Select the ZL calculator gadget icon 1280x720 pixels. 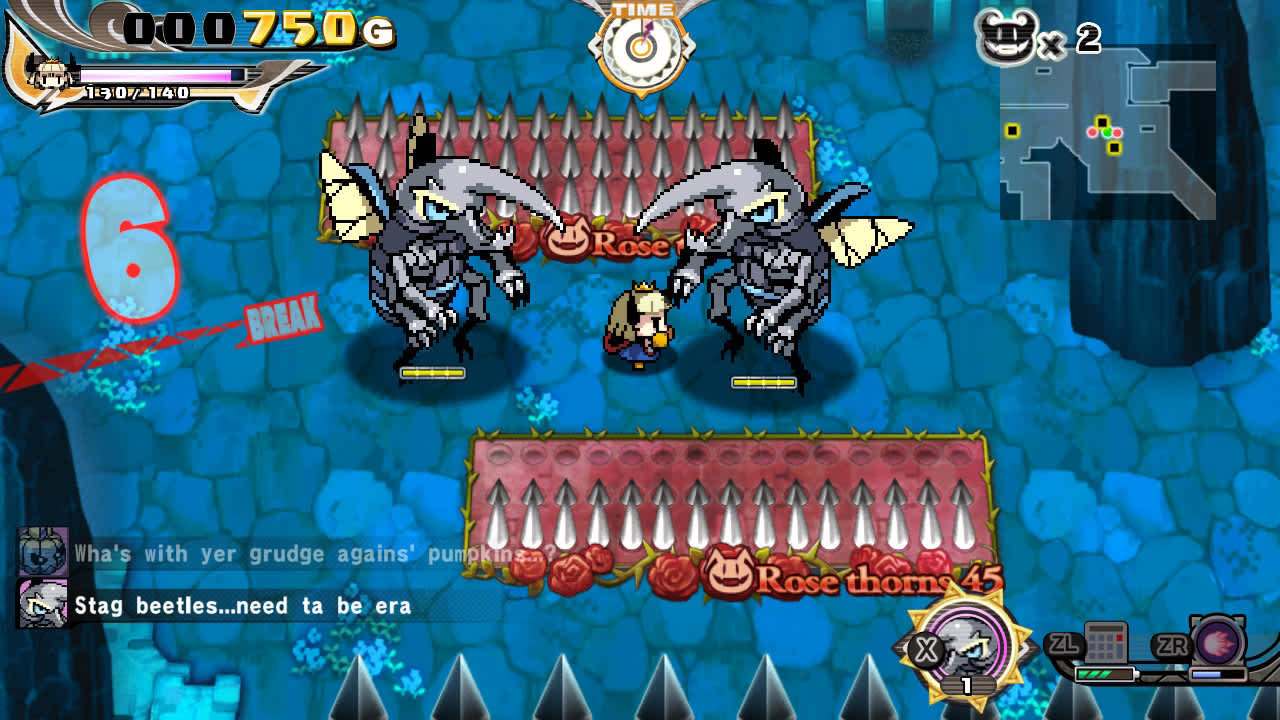[1106, 640]
